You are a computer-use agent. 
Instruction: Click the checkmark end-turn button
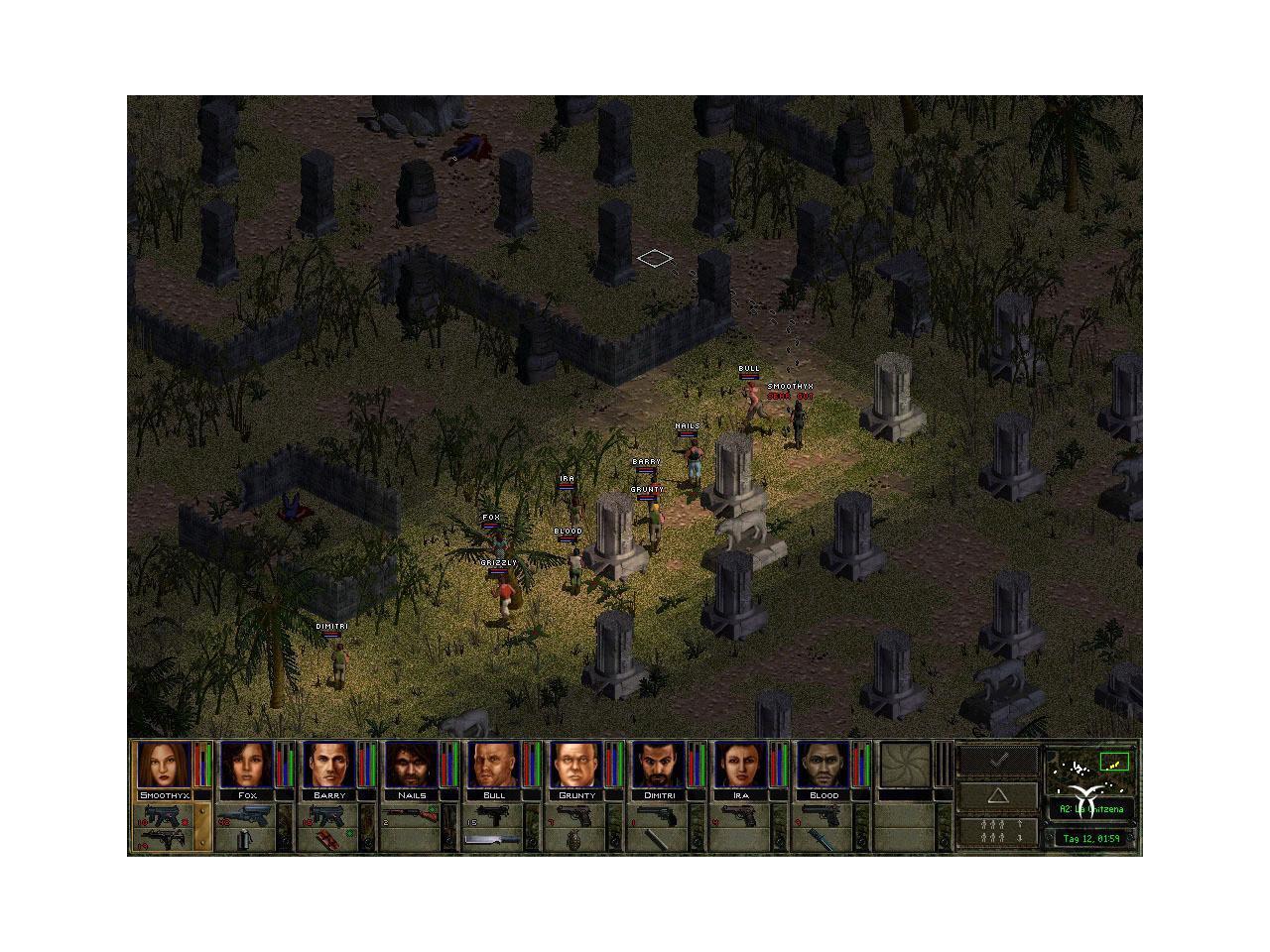(997, 759)
